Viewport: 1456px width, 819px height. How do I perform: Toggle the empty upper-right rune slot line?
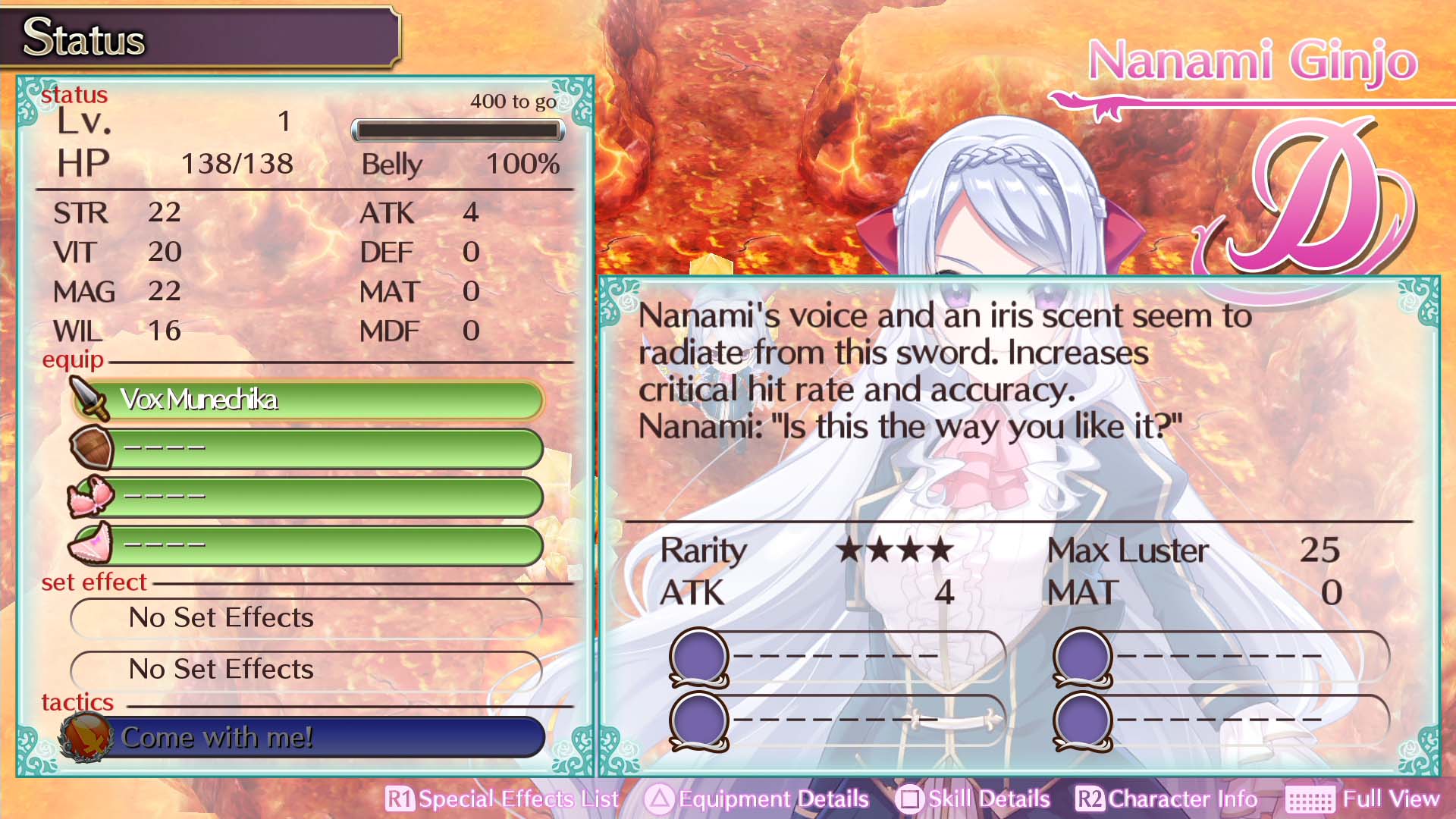(x=1251, y=652)
